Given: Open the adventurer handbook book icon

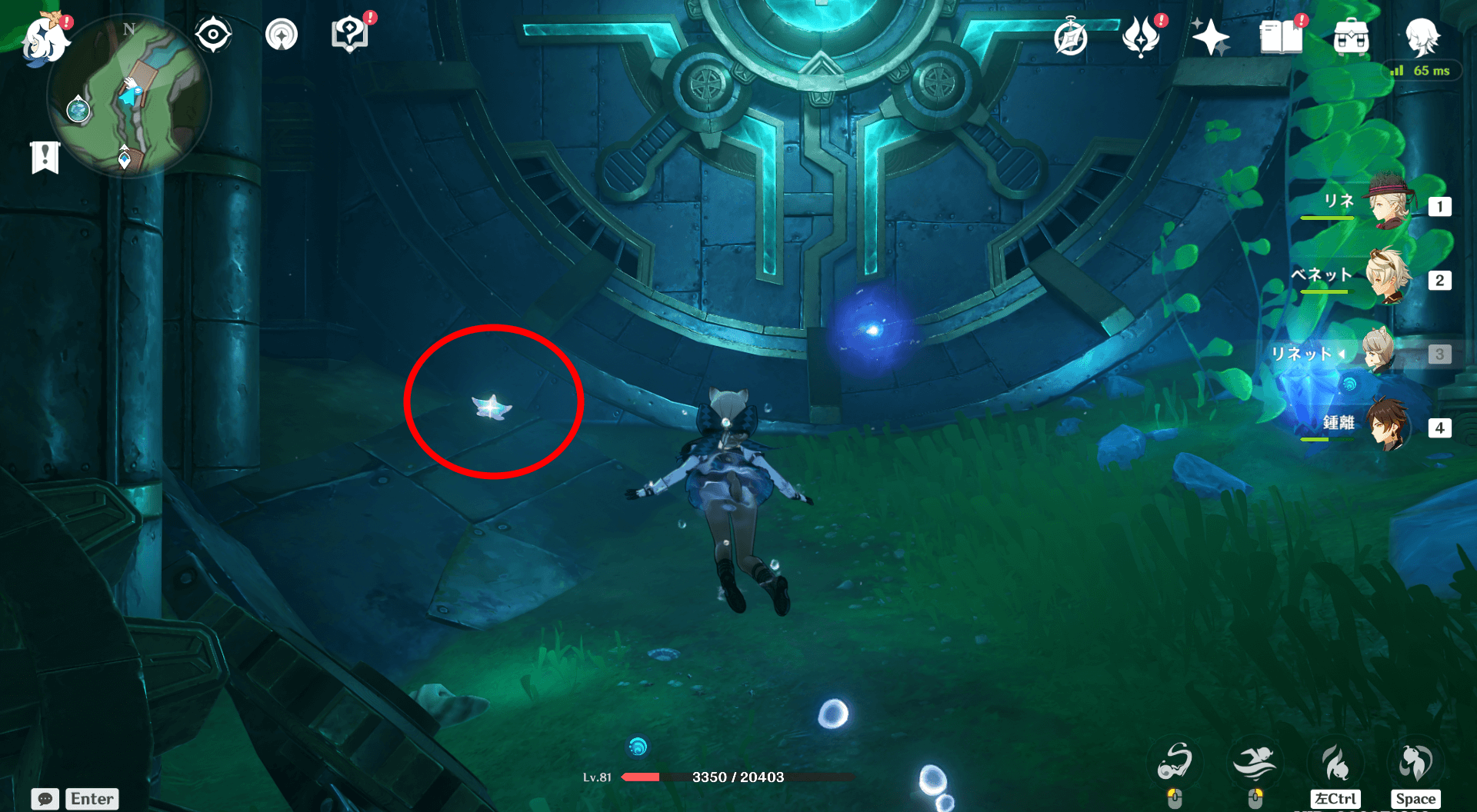Looking at the screenshot, I should [1281, 35].
